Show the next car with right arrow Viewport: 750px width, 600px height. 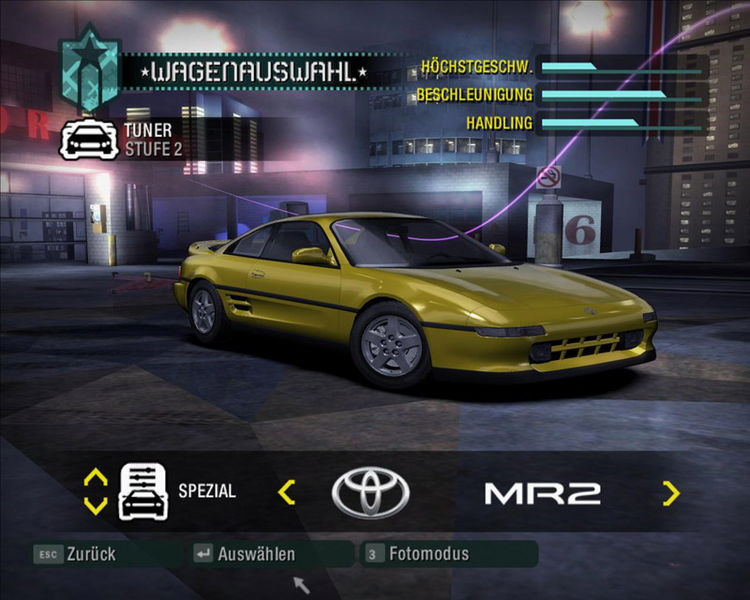670,493
